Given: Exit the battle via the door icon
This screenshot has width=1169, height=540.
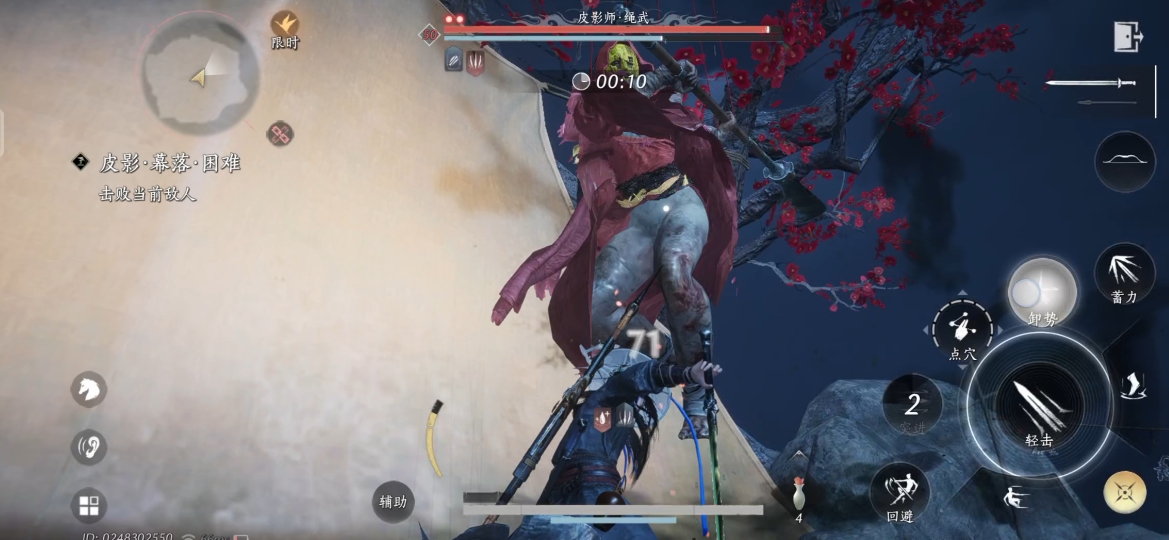Looking at the screenshot, I should 1128,36.
